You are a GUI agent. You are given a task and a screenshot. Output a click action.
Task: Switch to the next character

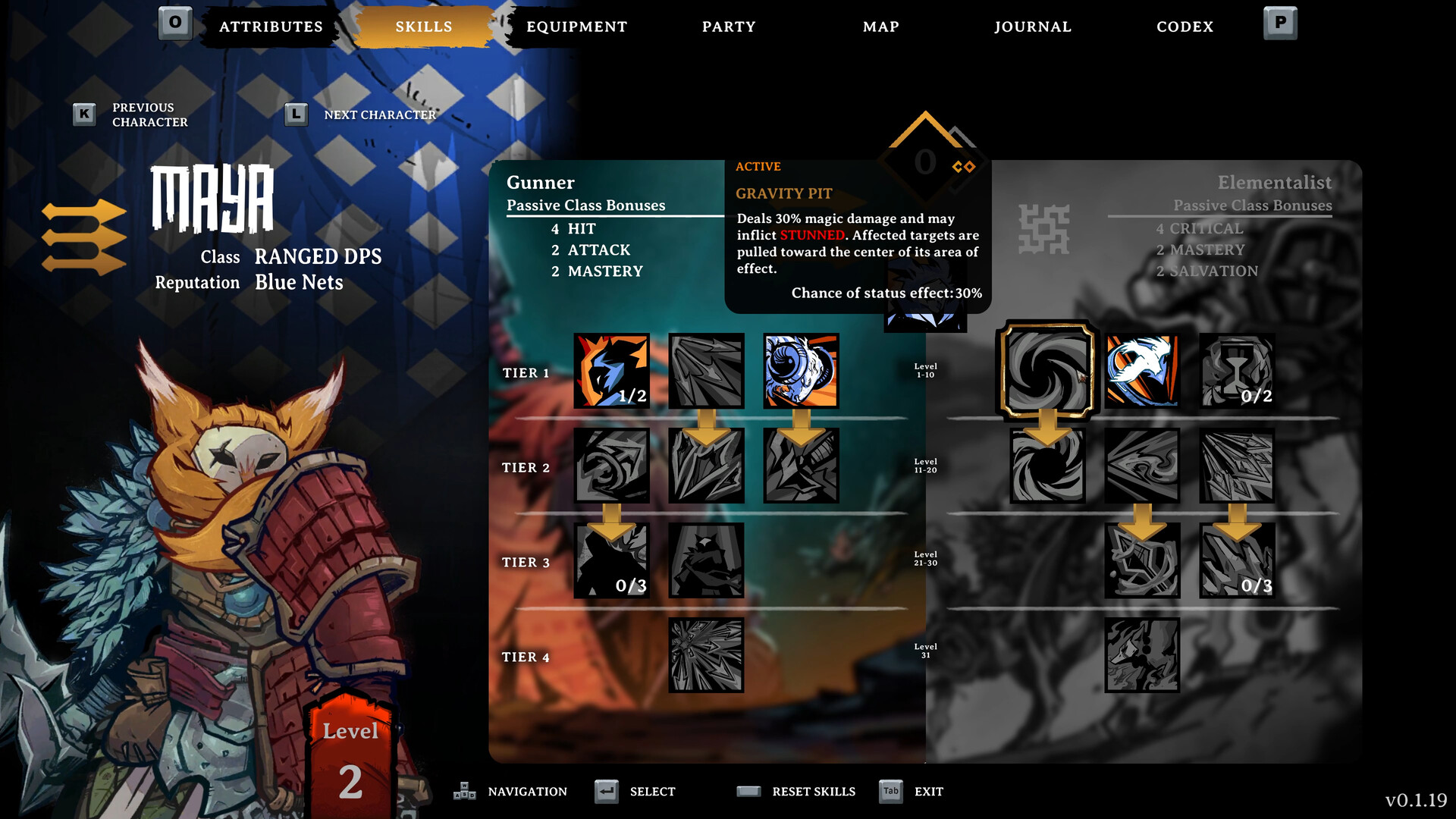pos(379,115)
